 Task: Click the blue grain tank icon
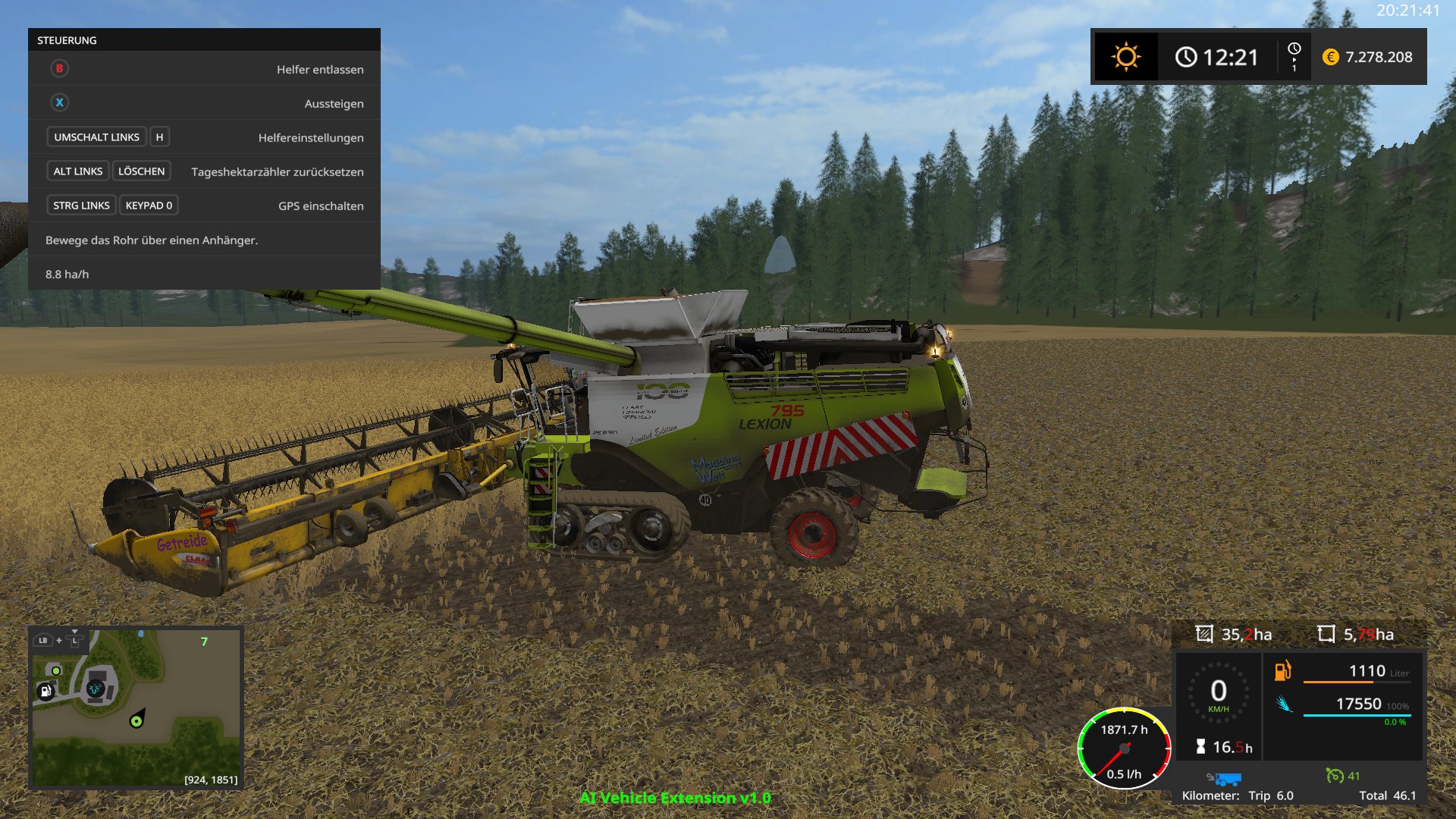click(1283, 704)
